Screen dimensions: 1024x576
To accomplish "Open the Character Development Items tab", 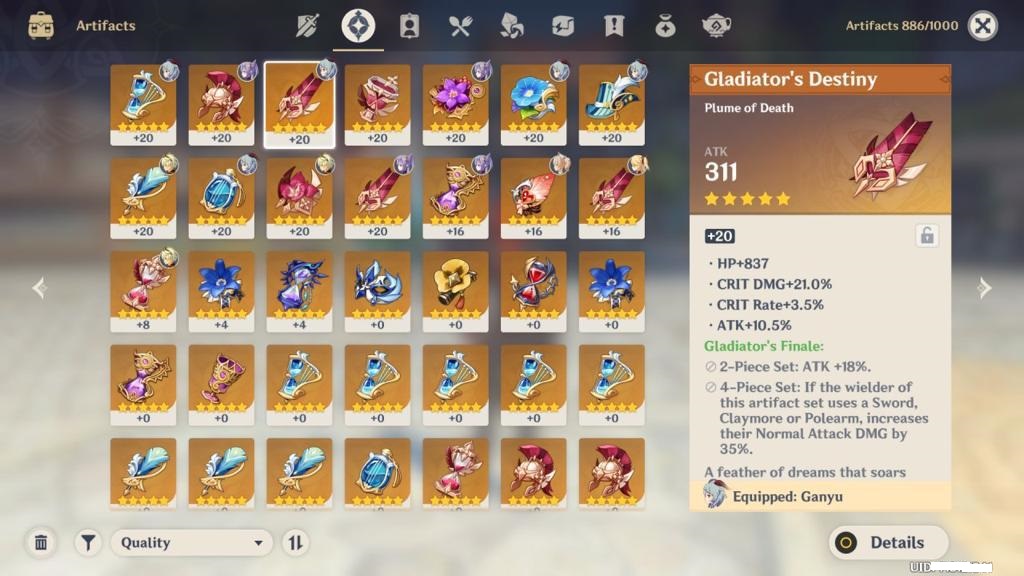I will [409, 26].
